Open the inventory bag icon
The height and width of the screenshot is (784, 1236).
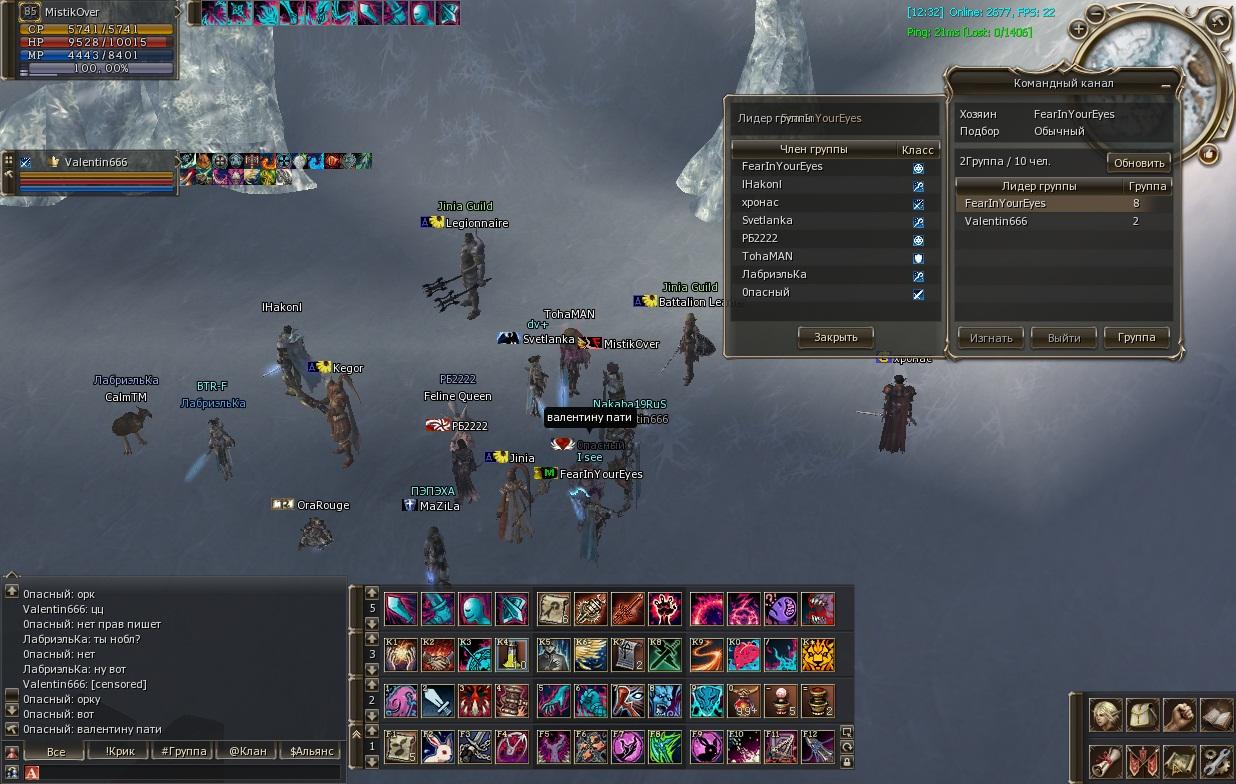click(x=1143, y=715)
